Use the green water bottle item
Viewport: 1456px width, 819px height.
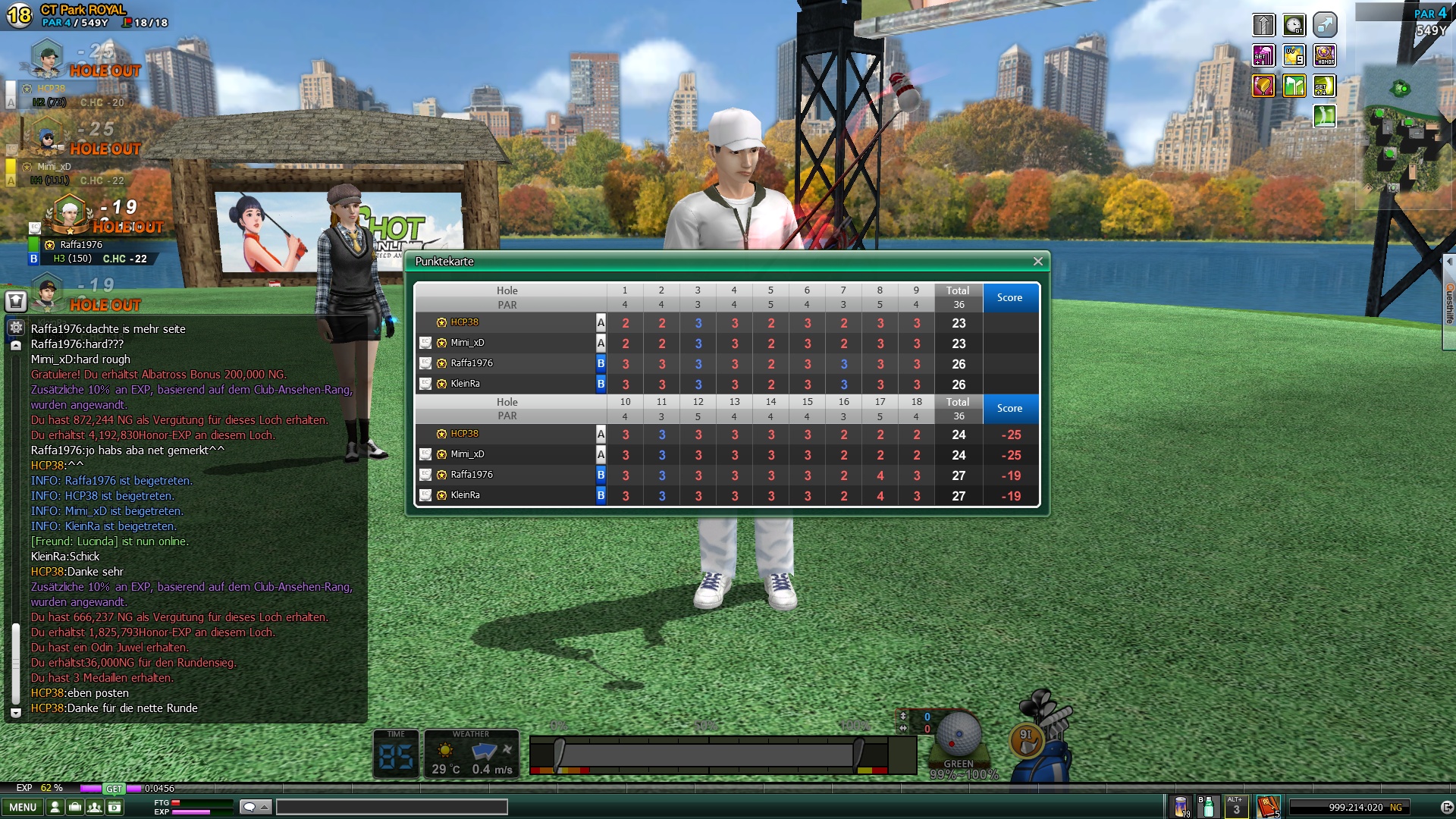[1207, 807]
